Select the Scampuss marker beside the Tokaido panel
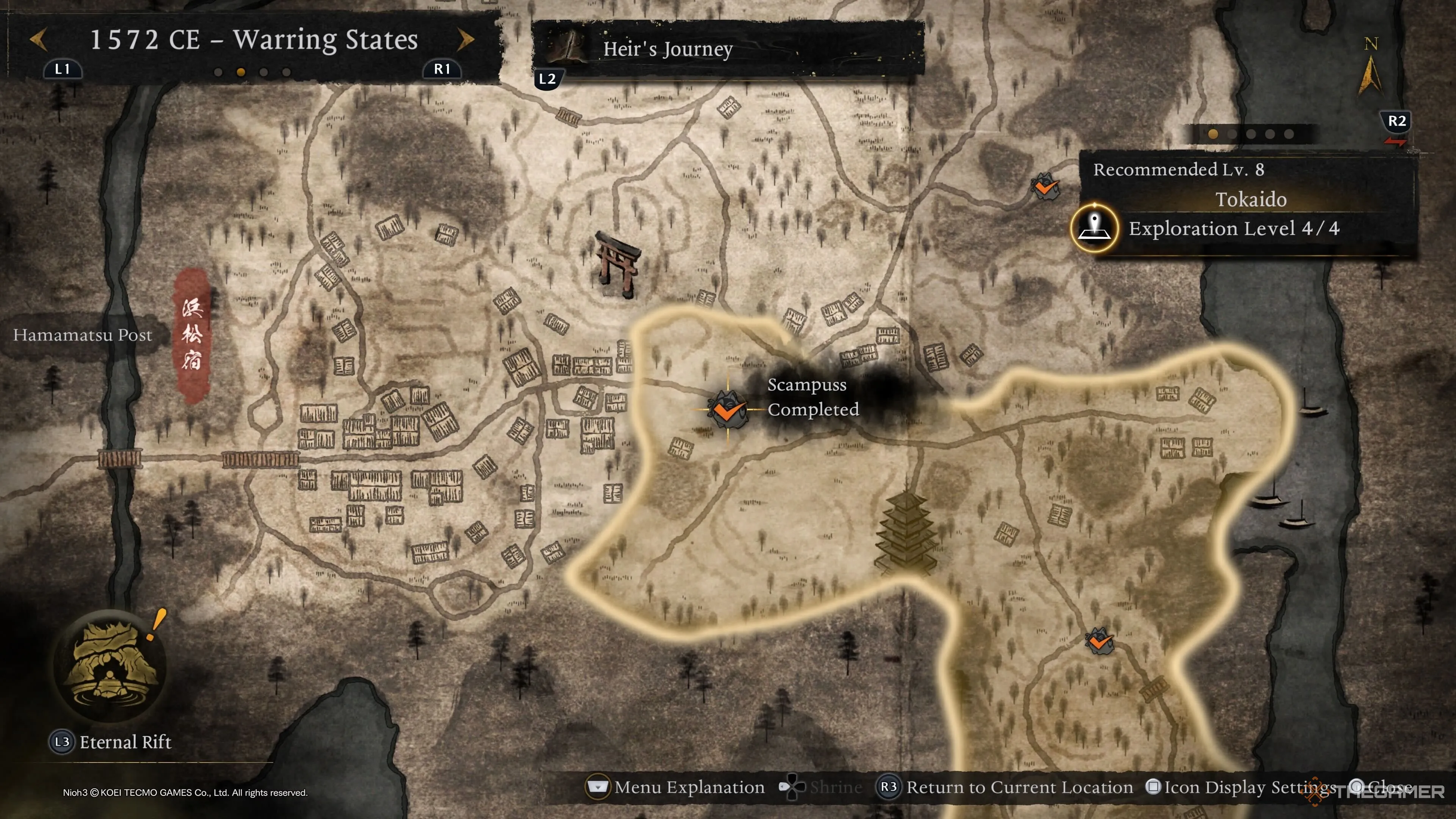The width and height of the screenshot is (1456, 819). click(x=1044, y=186)
